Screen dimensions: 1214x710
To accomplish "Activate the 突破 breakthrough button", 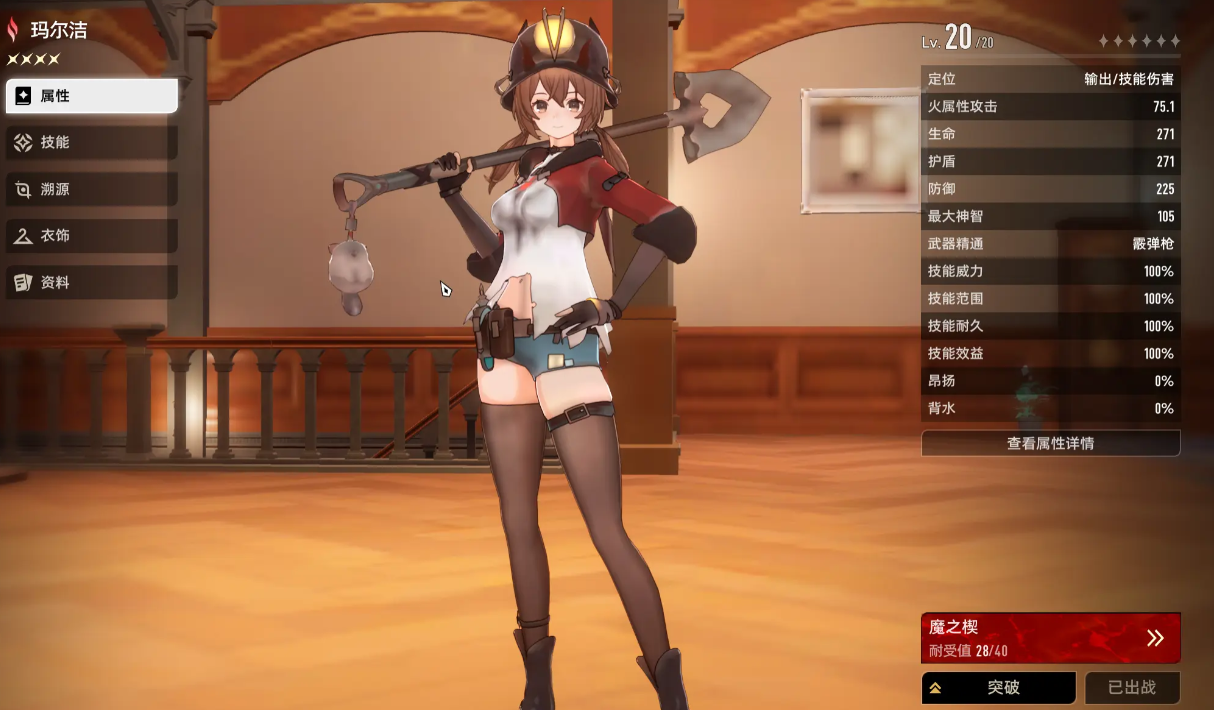I will (x=998, y=688).
